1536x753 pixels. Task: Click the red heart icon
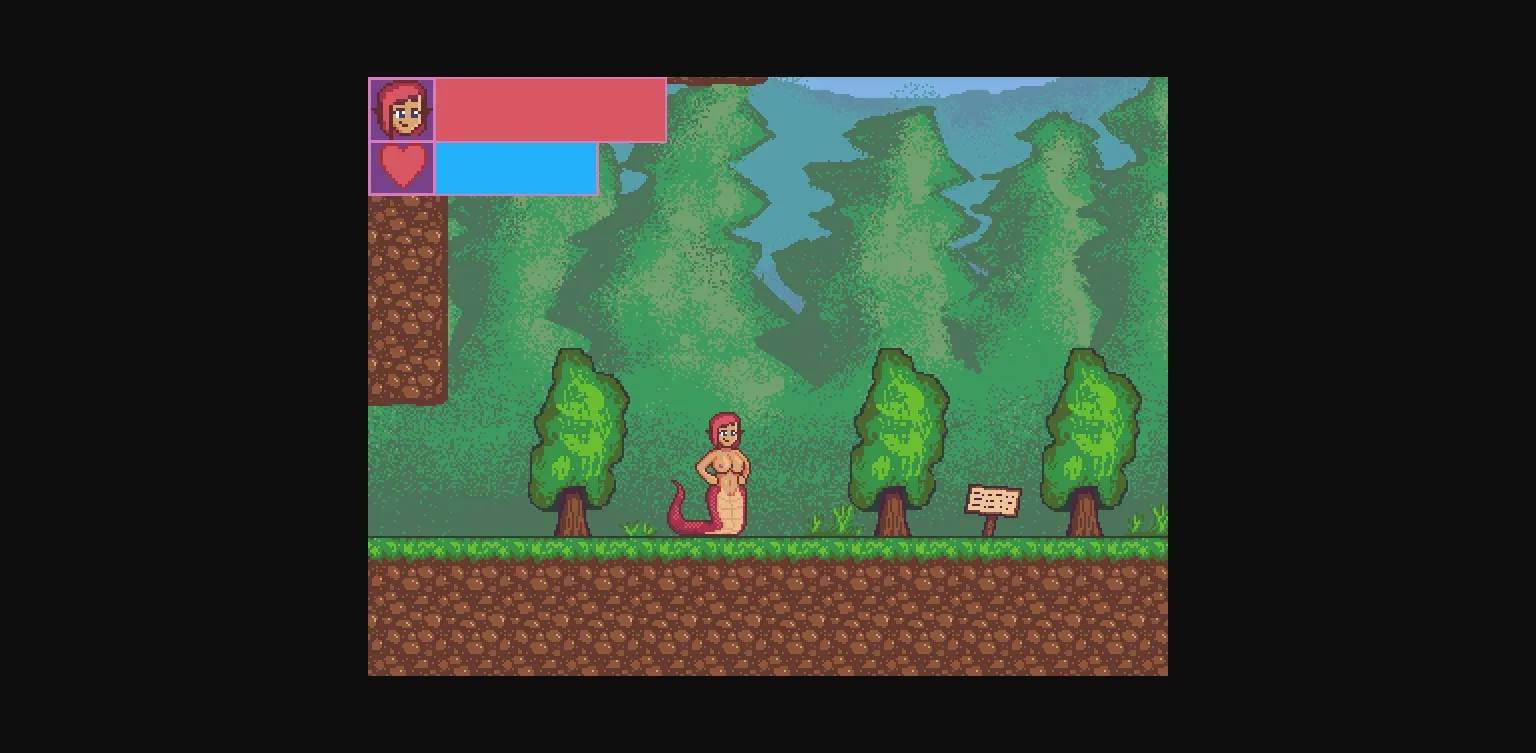click(403, 167)
